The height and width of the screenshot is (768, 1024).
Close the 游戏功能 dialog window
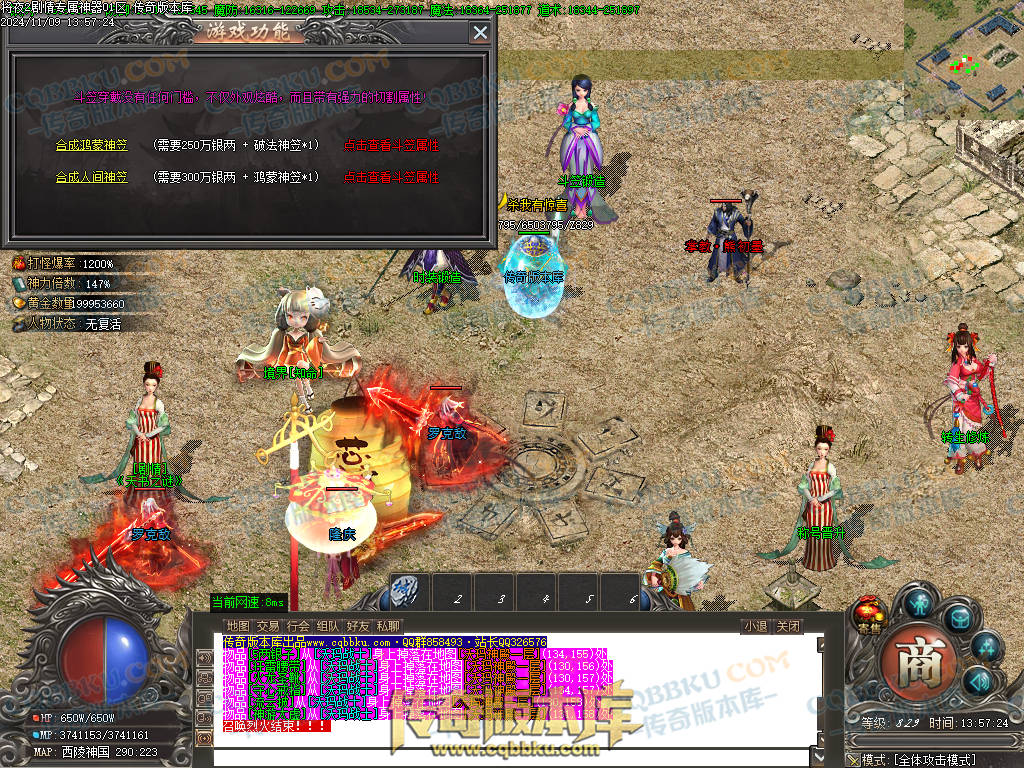(480, 32)
